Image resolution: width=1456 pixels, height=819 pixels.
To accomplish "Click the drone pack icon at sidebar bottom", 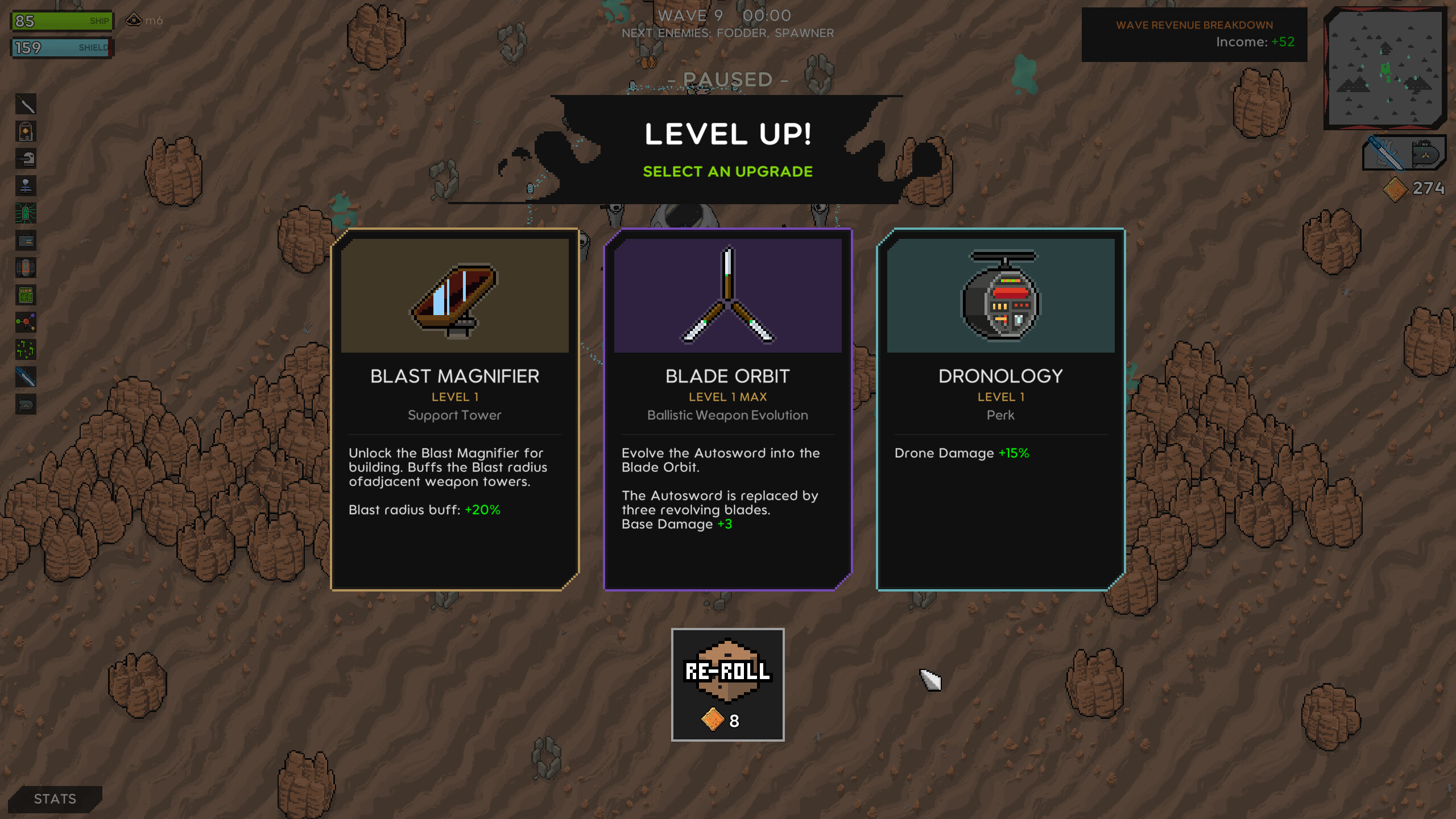I will (26, 404).
